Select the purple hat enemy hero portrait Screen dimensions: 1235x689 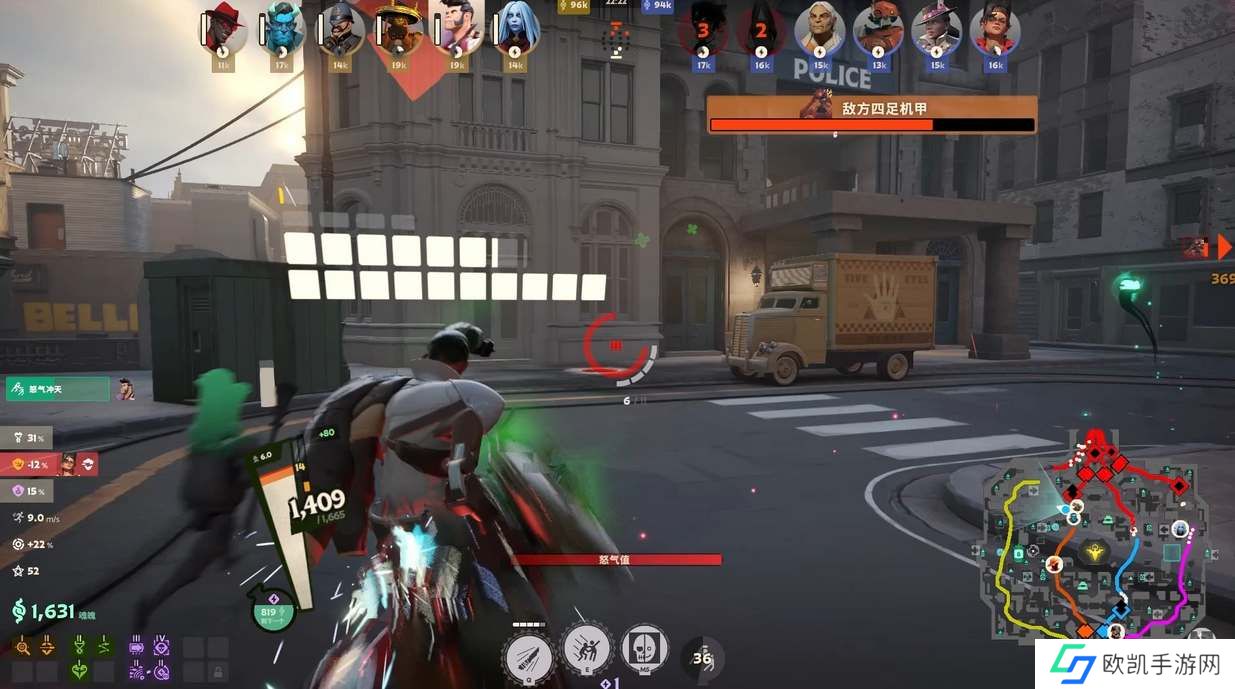(x=937, y=30)
